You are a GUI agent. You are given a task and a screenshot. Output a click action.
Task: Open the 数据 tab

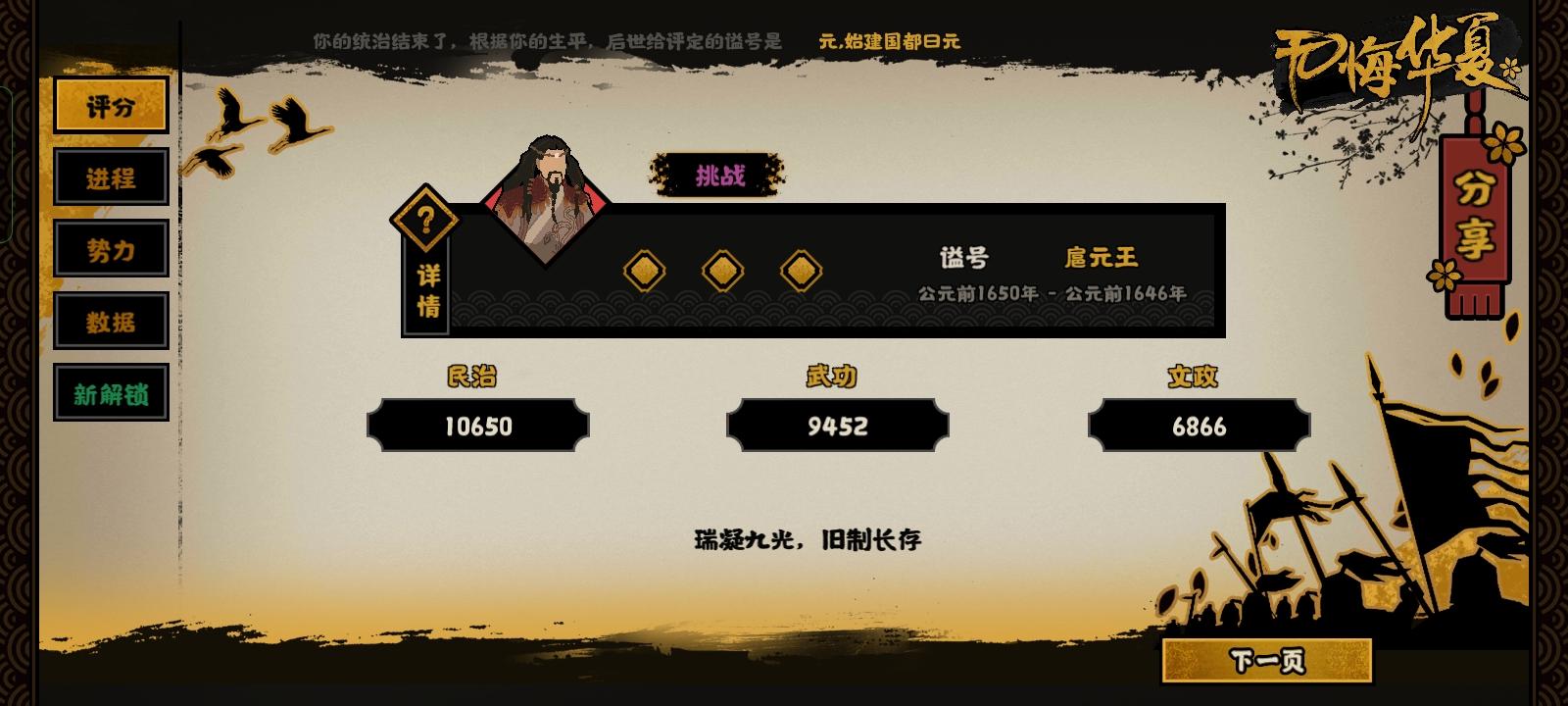[x=111, y=321]
